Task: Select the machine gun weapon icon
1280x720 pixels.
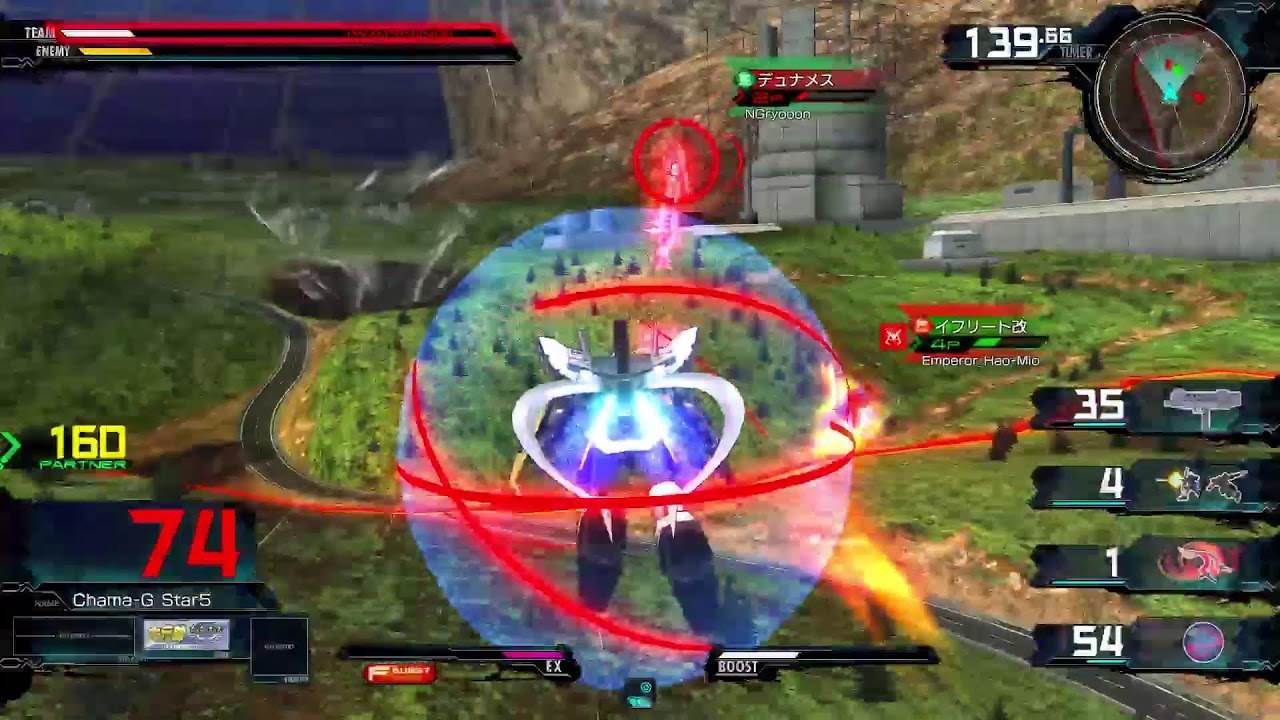Action: tap(1204, 407)
